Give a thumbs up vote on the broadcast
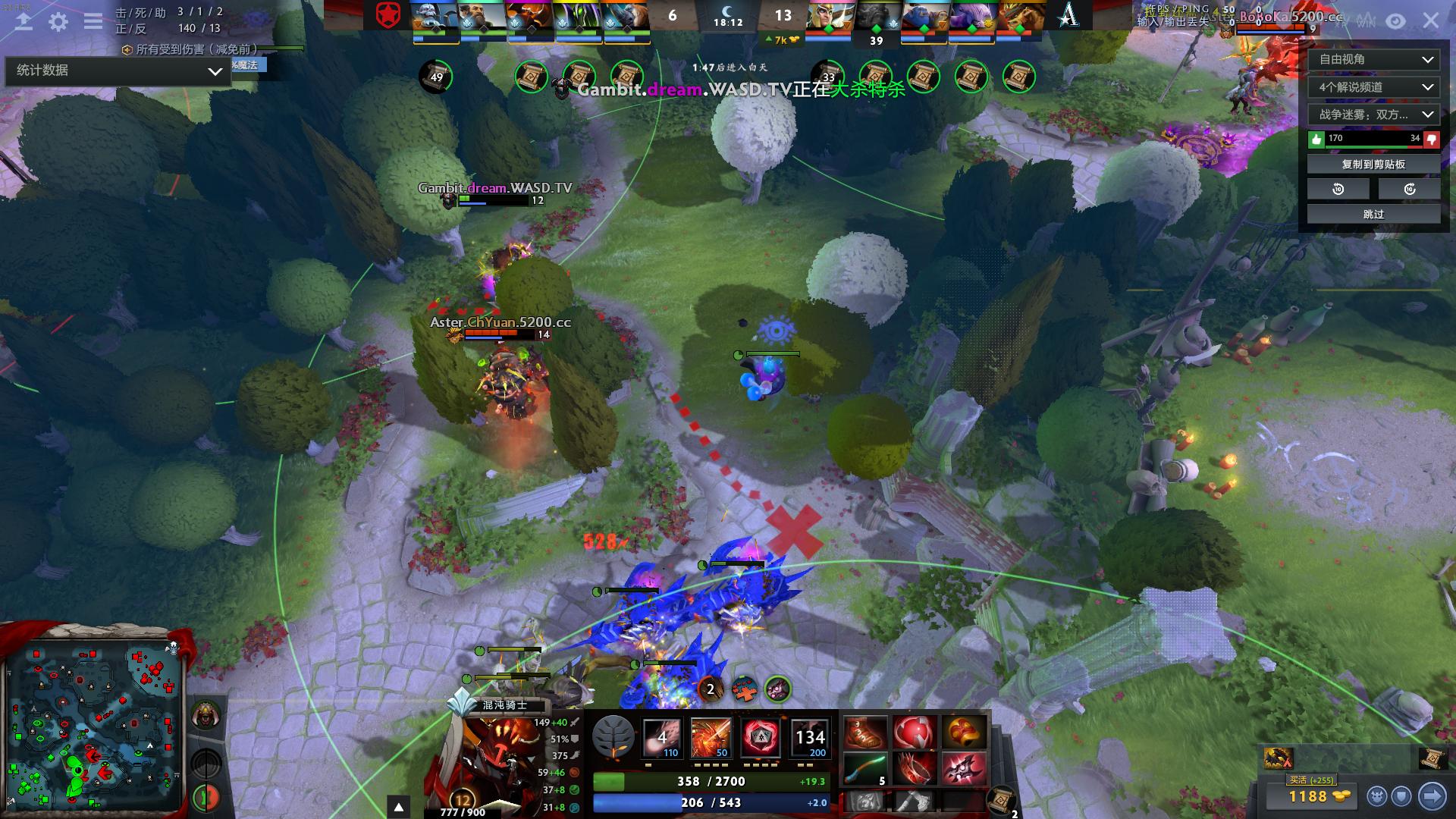 (x=1319, y=138)
